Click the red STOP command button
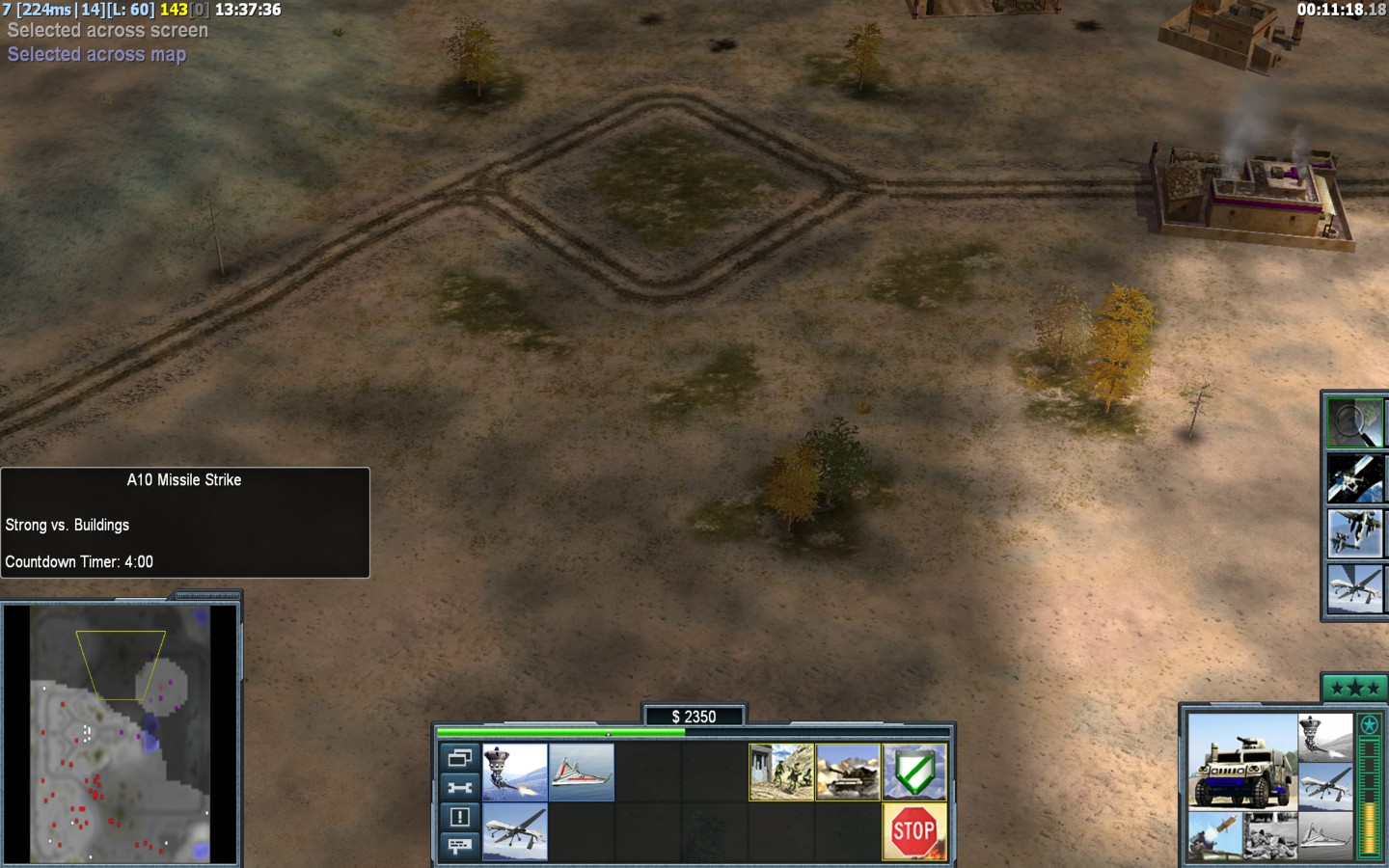Screen dimensions: 1389x868 coord(914,831)
